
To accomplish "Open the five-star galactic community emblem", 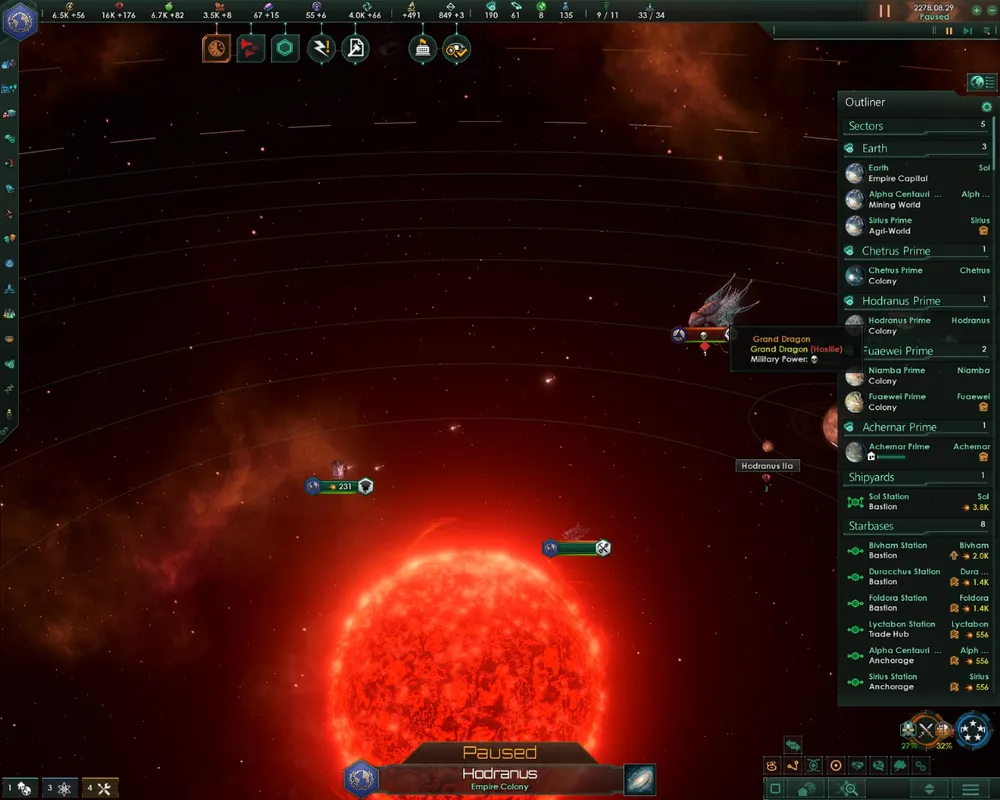I will [973, 730].
